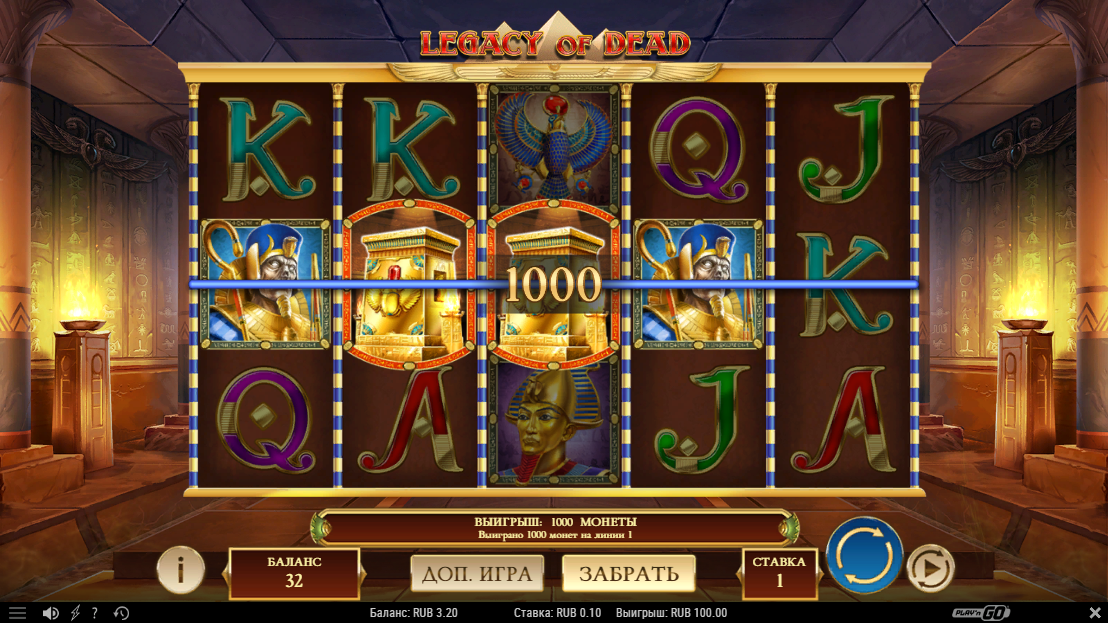Open the game history clock icon

pyautogui.click(x=121, y=613)
